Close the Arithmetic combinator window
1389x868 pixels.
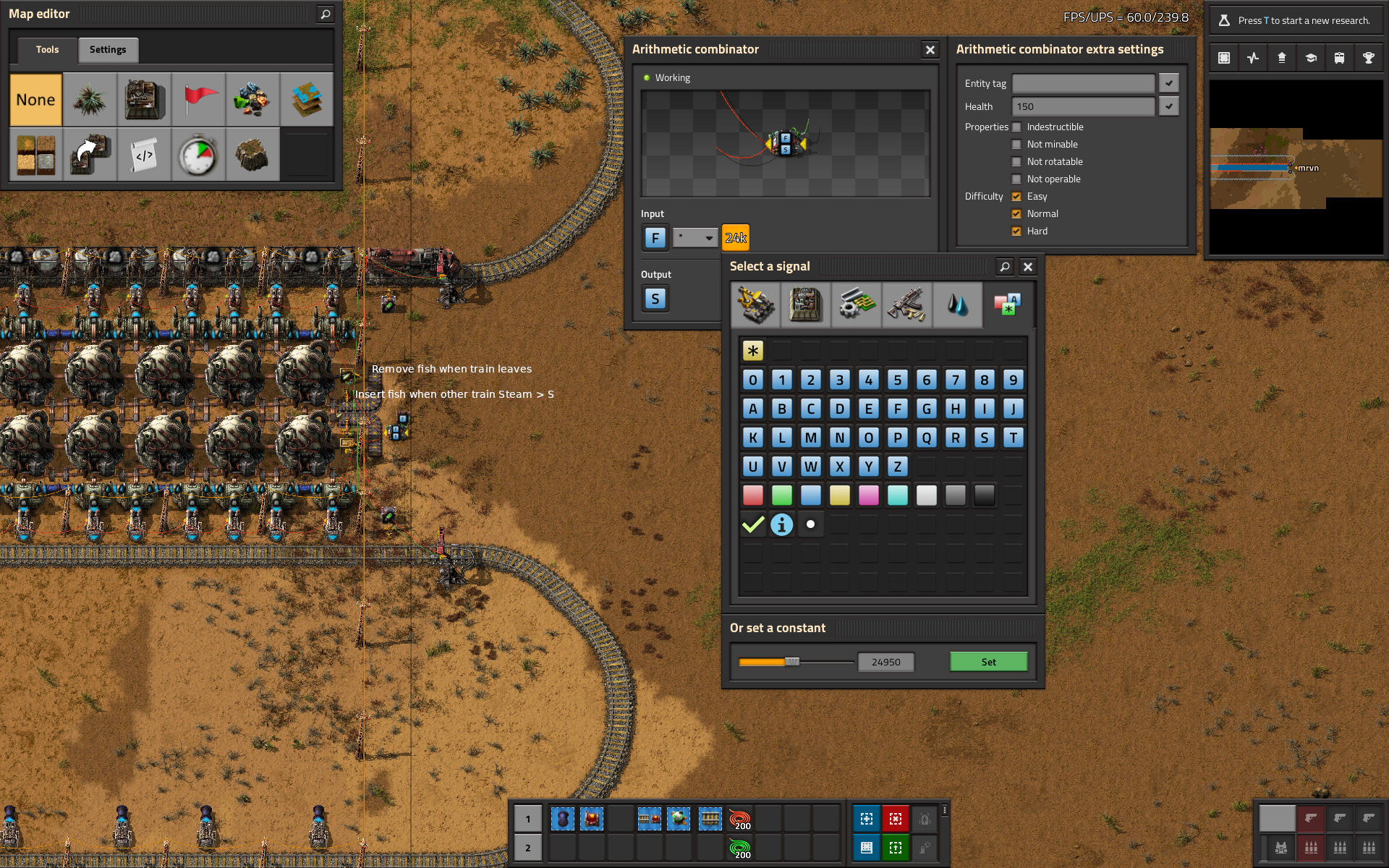point(930,50)
